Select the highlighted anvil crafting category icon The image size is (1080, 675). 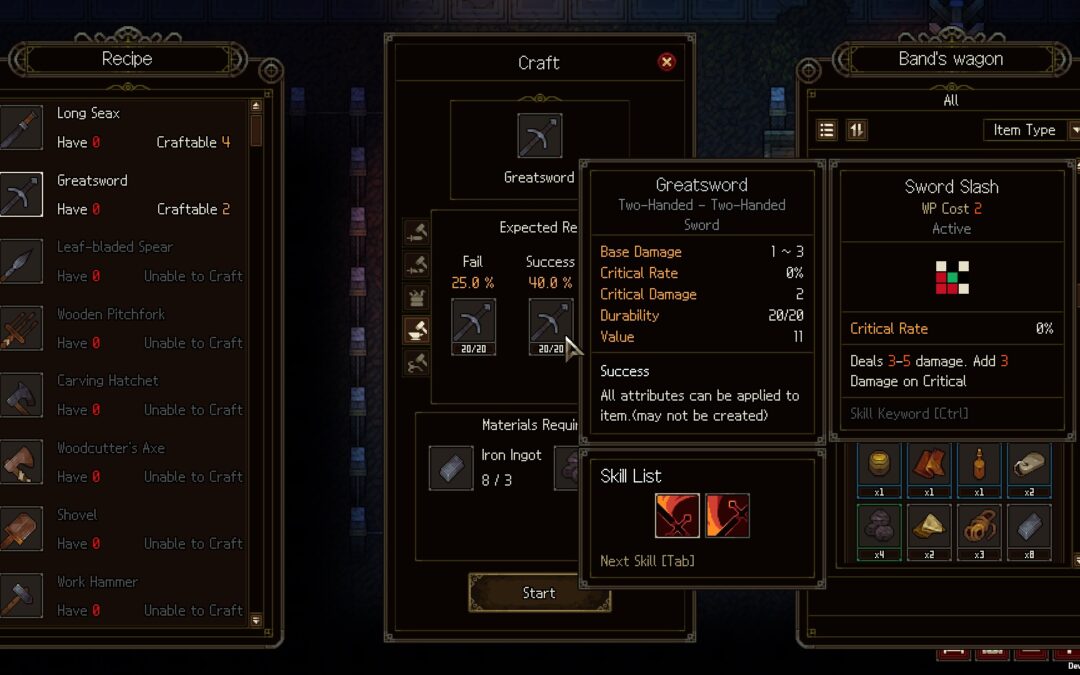point(417,330)
